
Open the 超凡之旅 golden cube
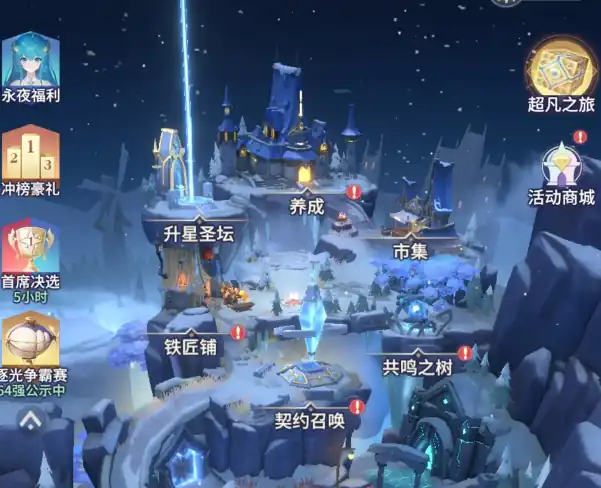click(561, 68)
